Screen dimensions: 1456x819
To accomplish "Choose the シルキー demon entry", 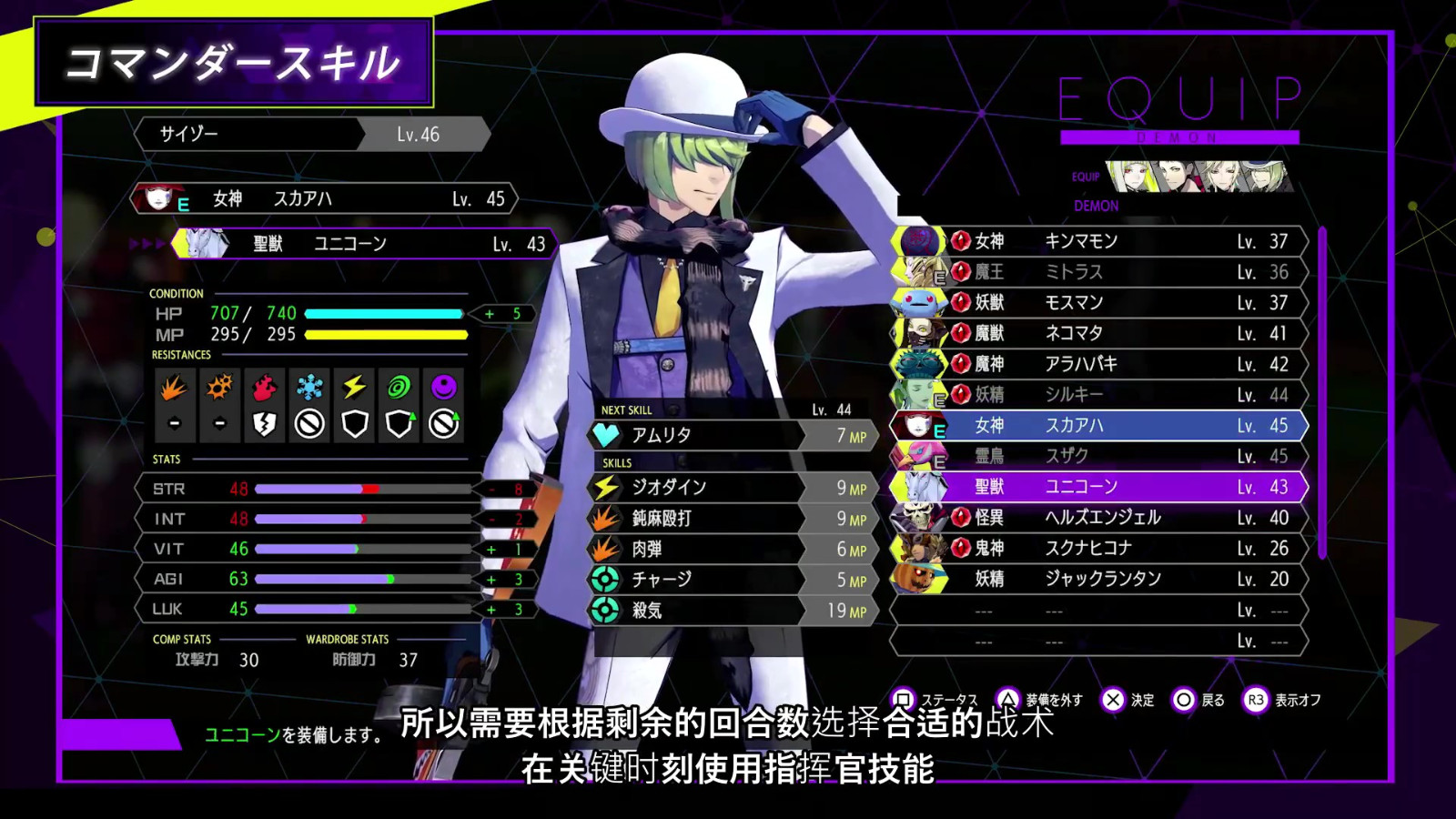I will click(x=1101, y=395).
